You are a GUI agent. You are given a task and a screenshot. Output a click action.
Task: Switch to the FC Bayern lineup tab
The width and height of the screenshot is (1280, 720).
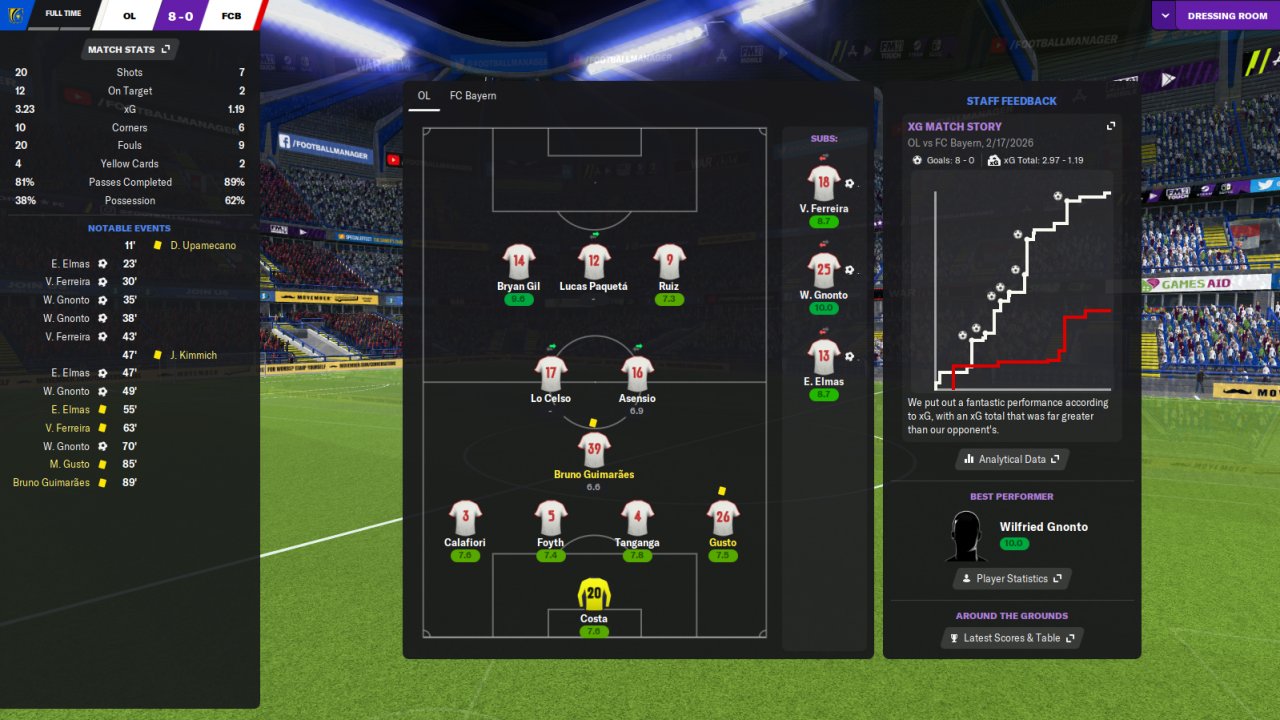473,96
